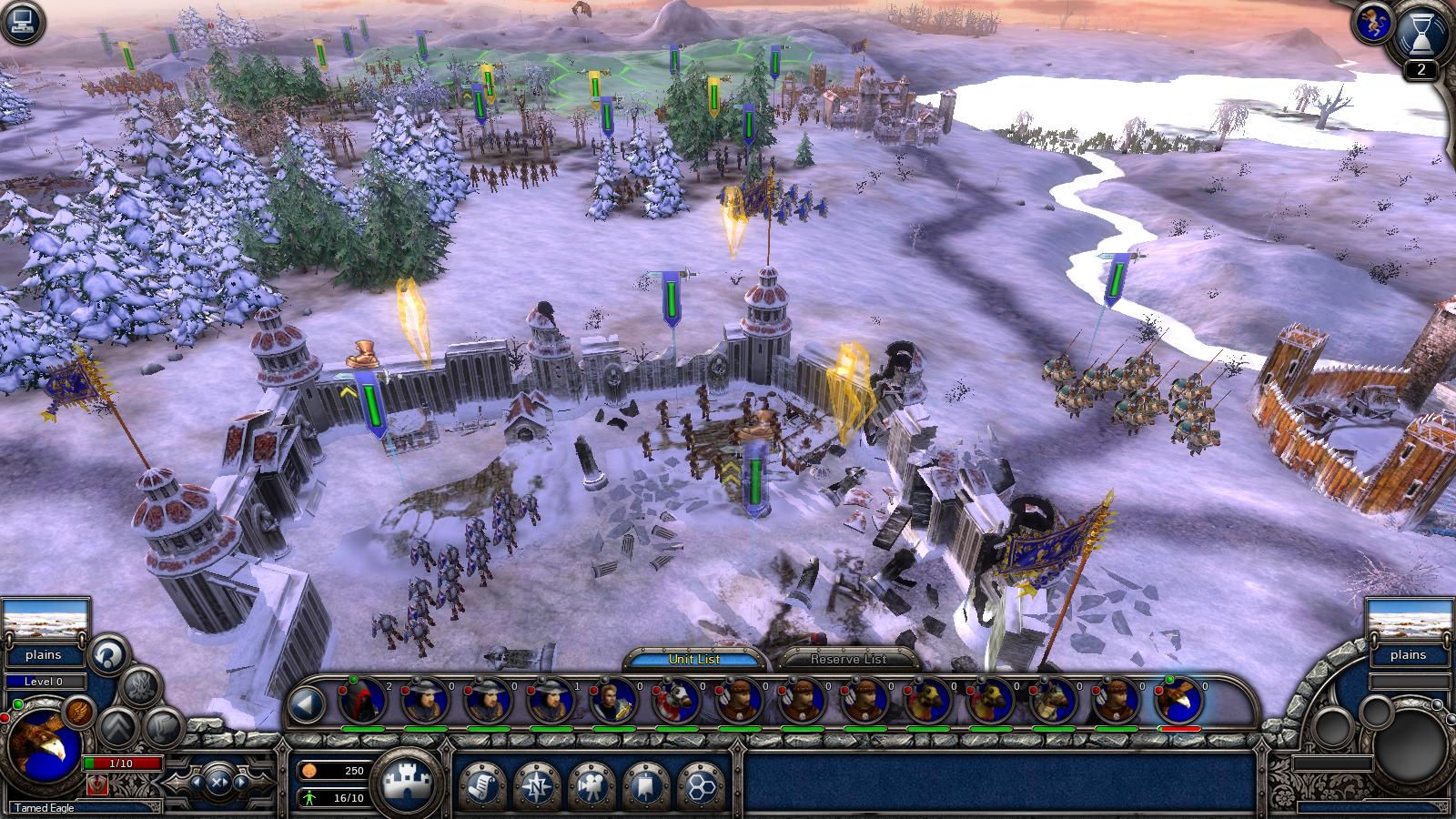
Task: Click the upgrade chevron arrow icon
Action: [x=117, y=728]
